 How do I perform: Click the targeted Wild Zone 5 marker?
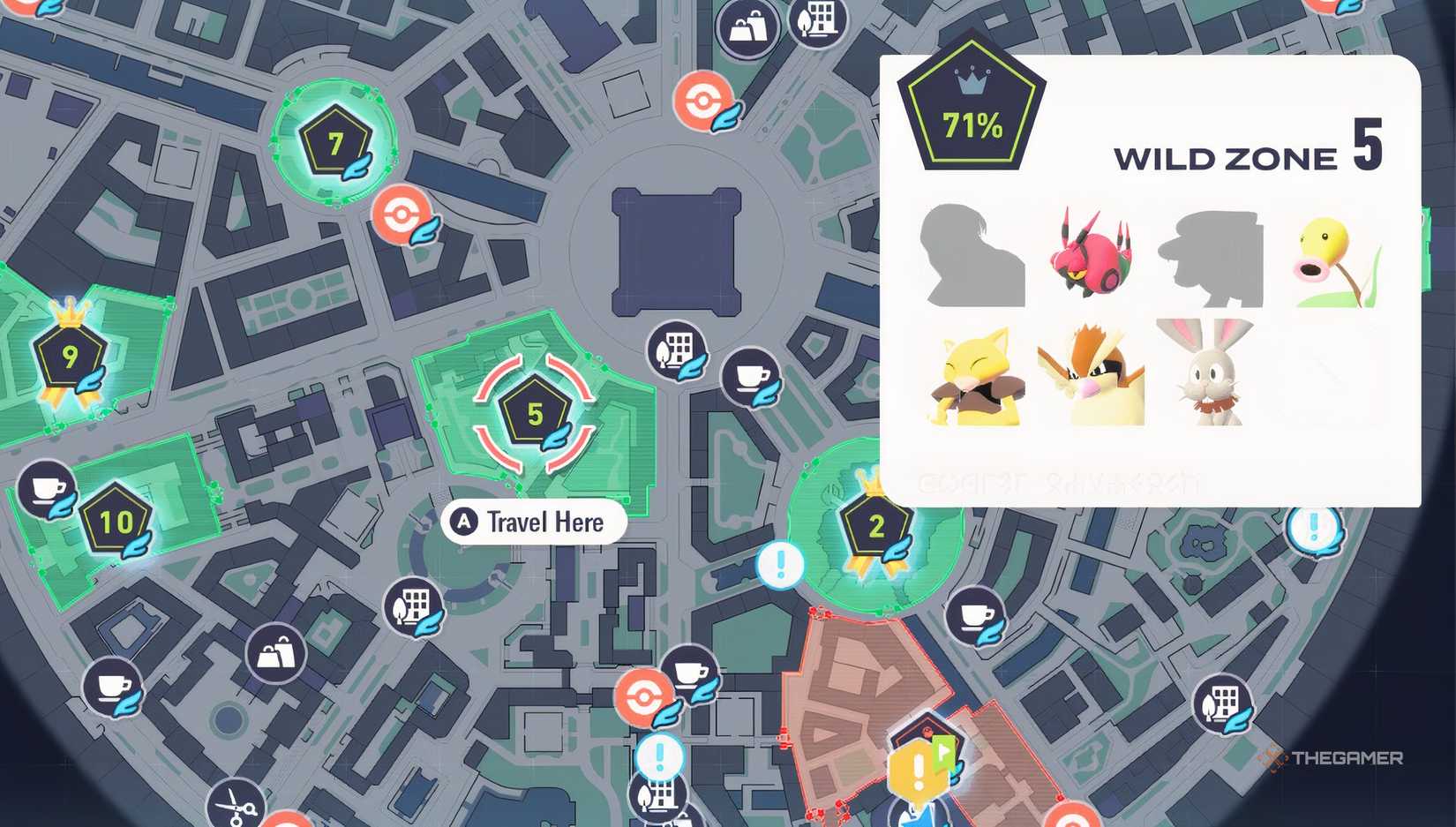coord(534,414)
